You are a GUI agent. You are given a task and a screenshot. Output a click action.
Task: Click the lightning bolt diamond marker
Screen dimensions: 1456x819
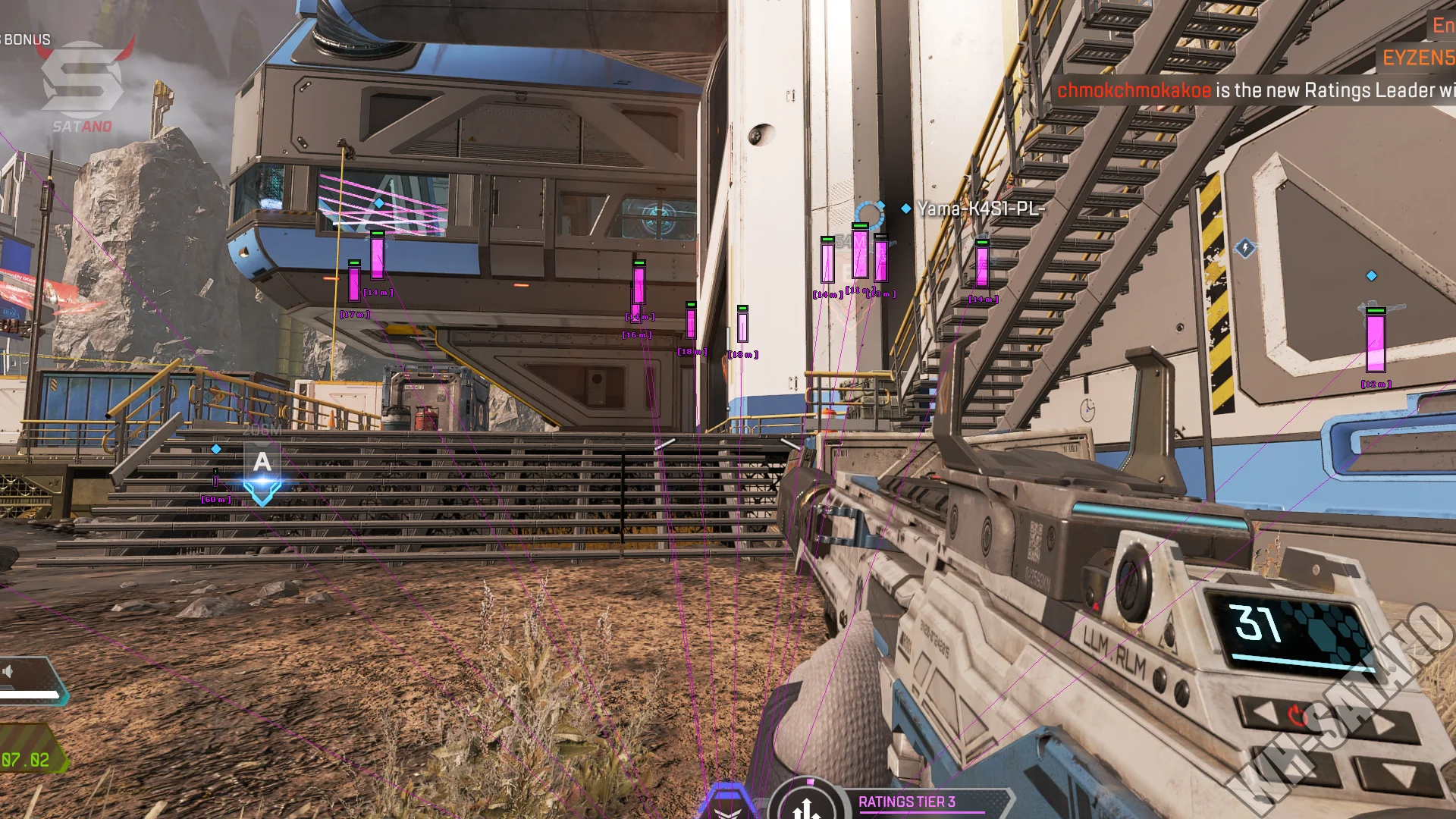tap(1245, 248)
